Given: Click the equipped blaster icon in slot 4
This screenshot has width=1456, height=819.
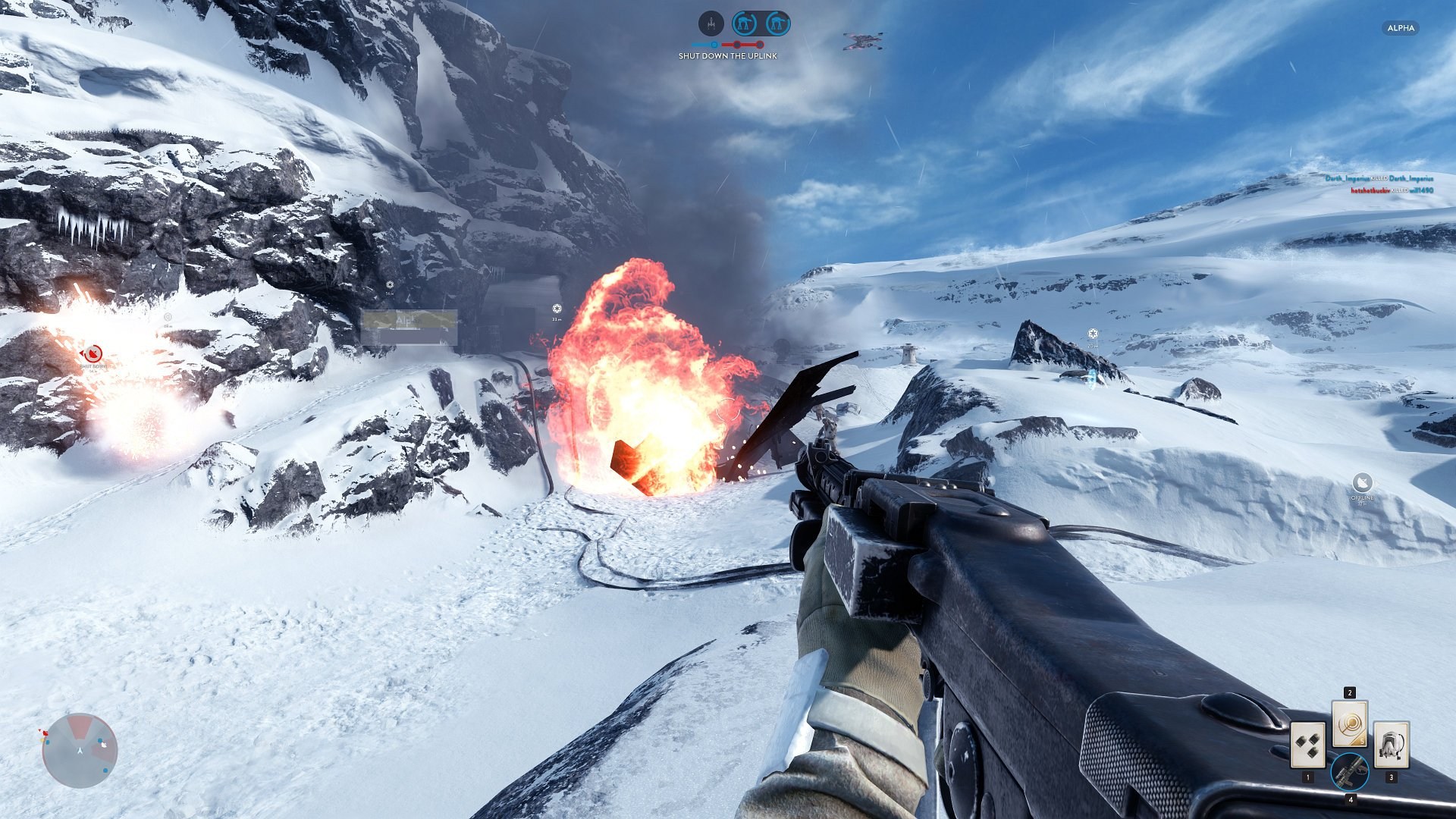Looking at the screenshot, I should coord(1351,773).
